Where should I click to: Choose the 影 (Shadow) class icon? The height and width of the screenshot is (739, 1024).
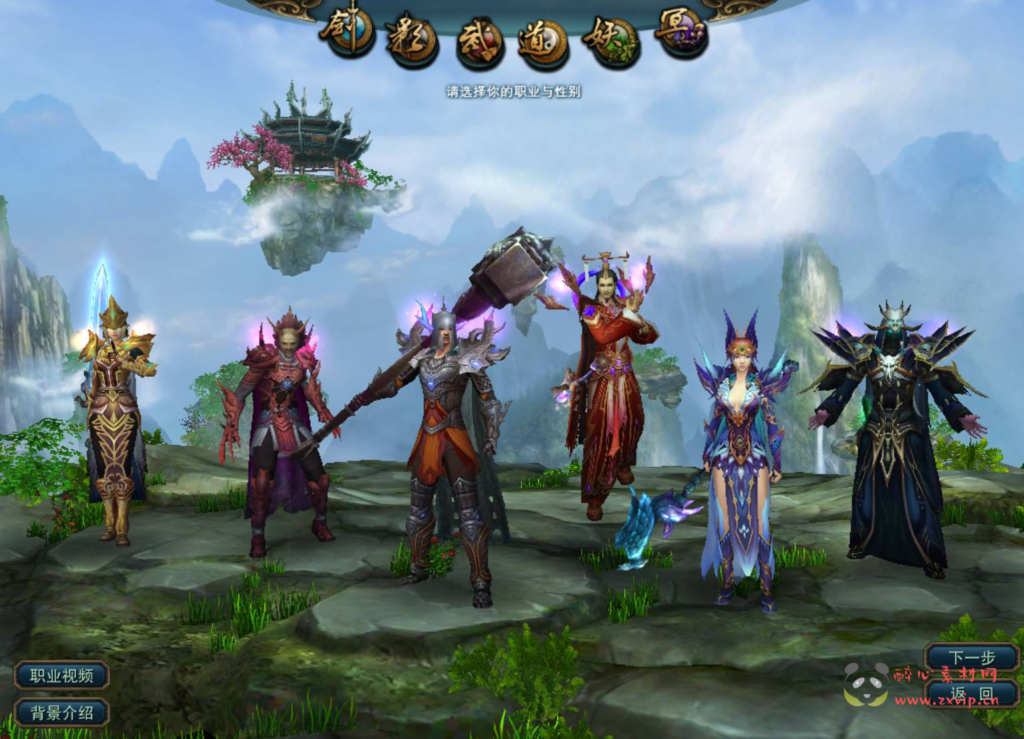413,39
